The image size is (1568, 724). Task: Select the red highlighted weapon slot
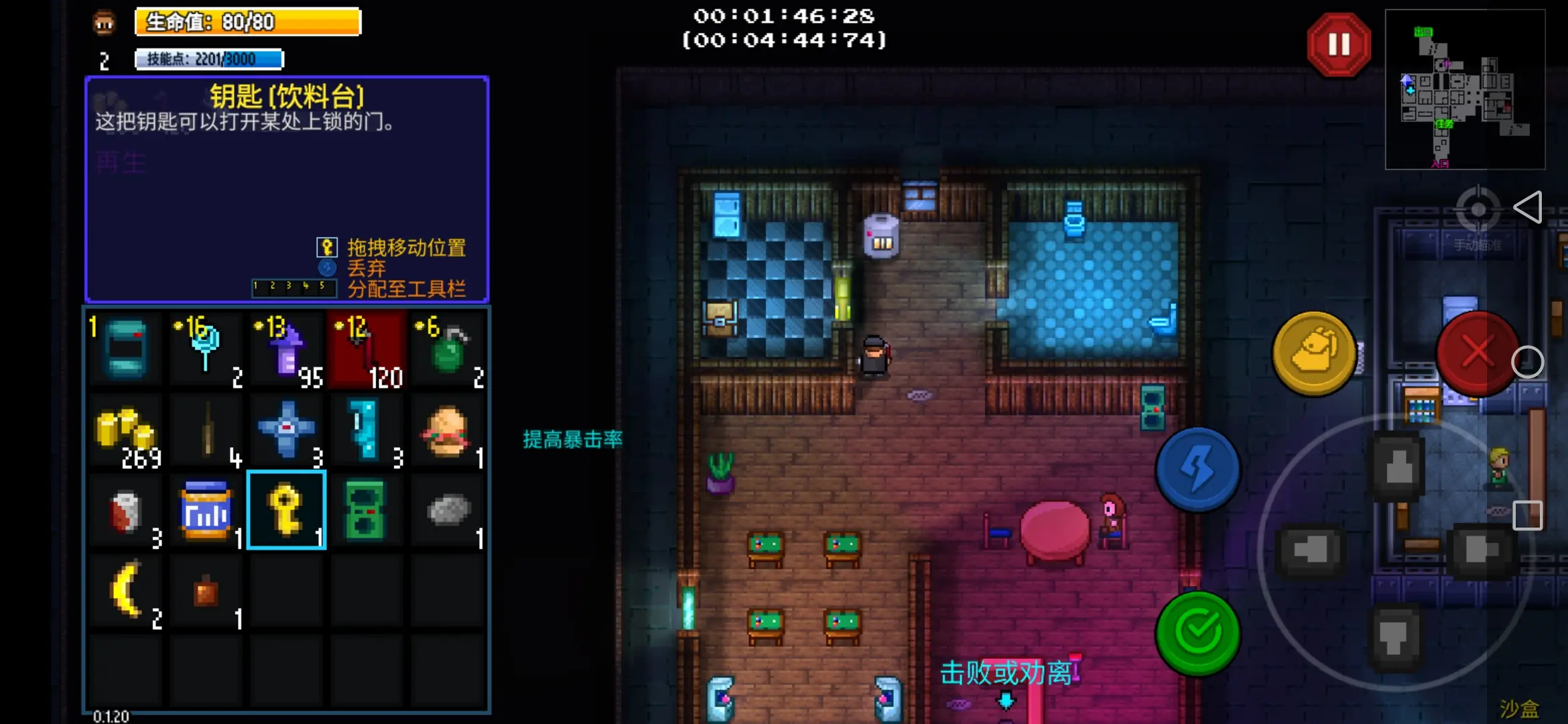(x=367, y=350)
